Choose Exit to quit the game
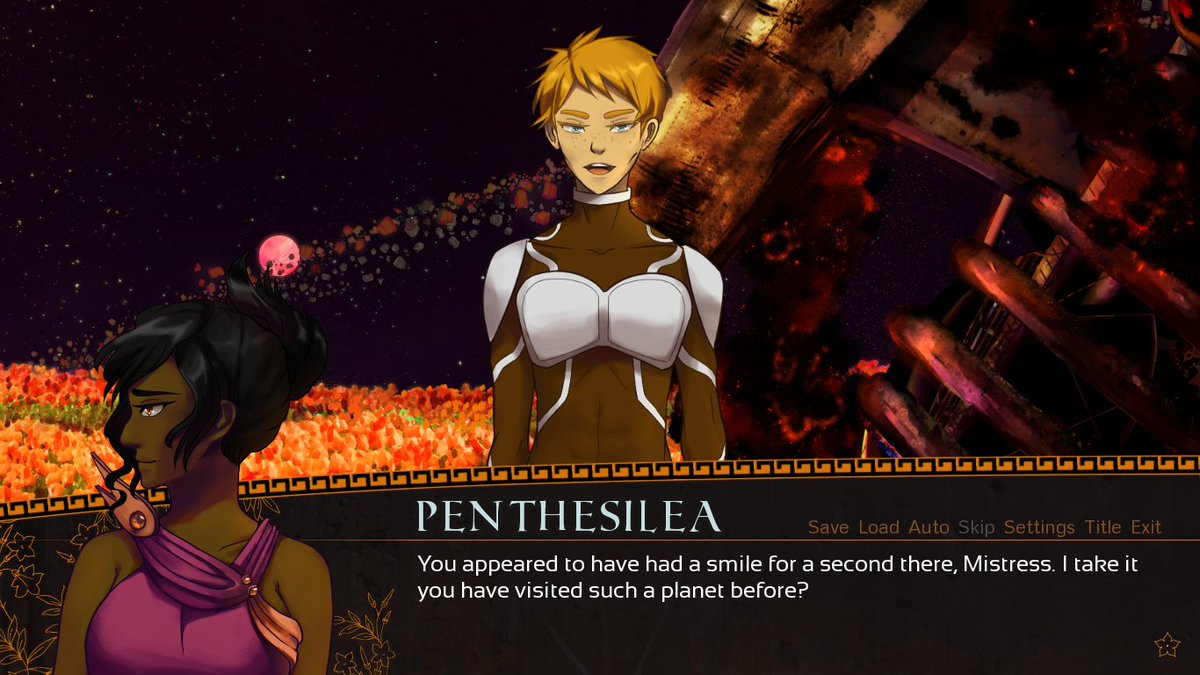The image size is (1200, 675). 1146,527
